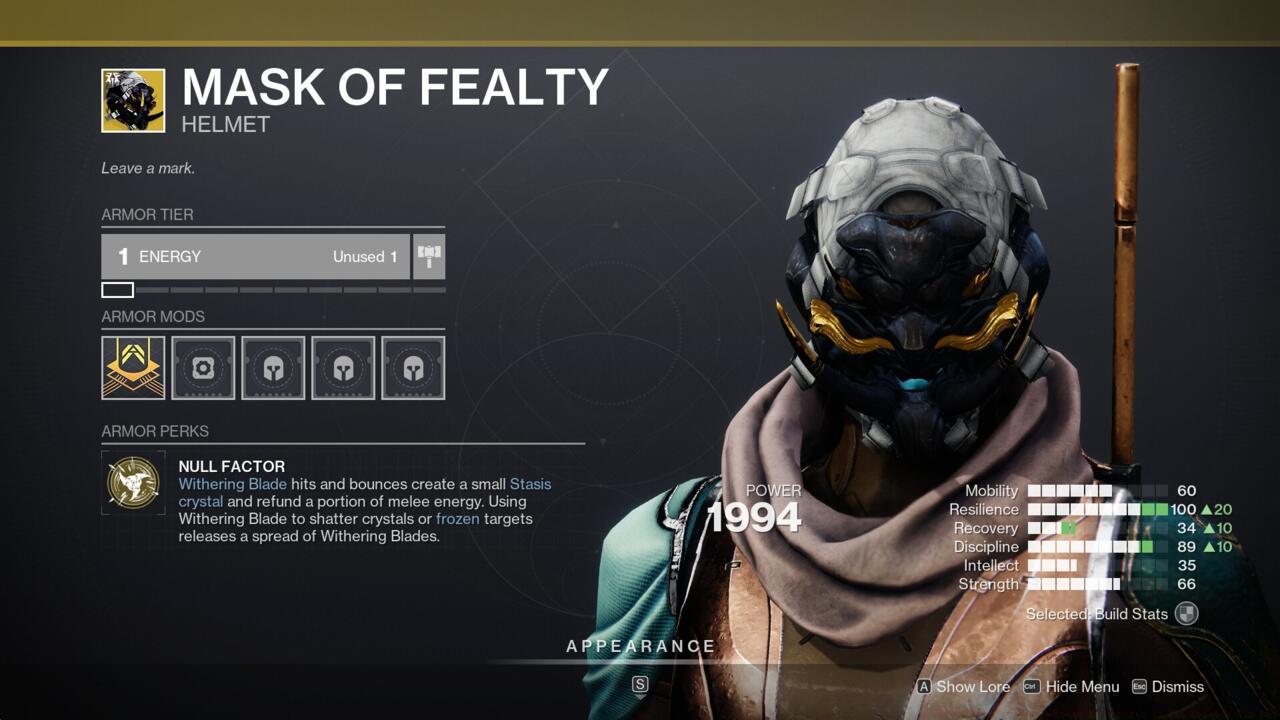The image size is (1280, 720).
Task: Open the Appearance section
Action: tap(641, 646)
